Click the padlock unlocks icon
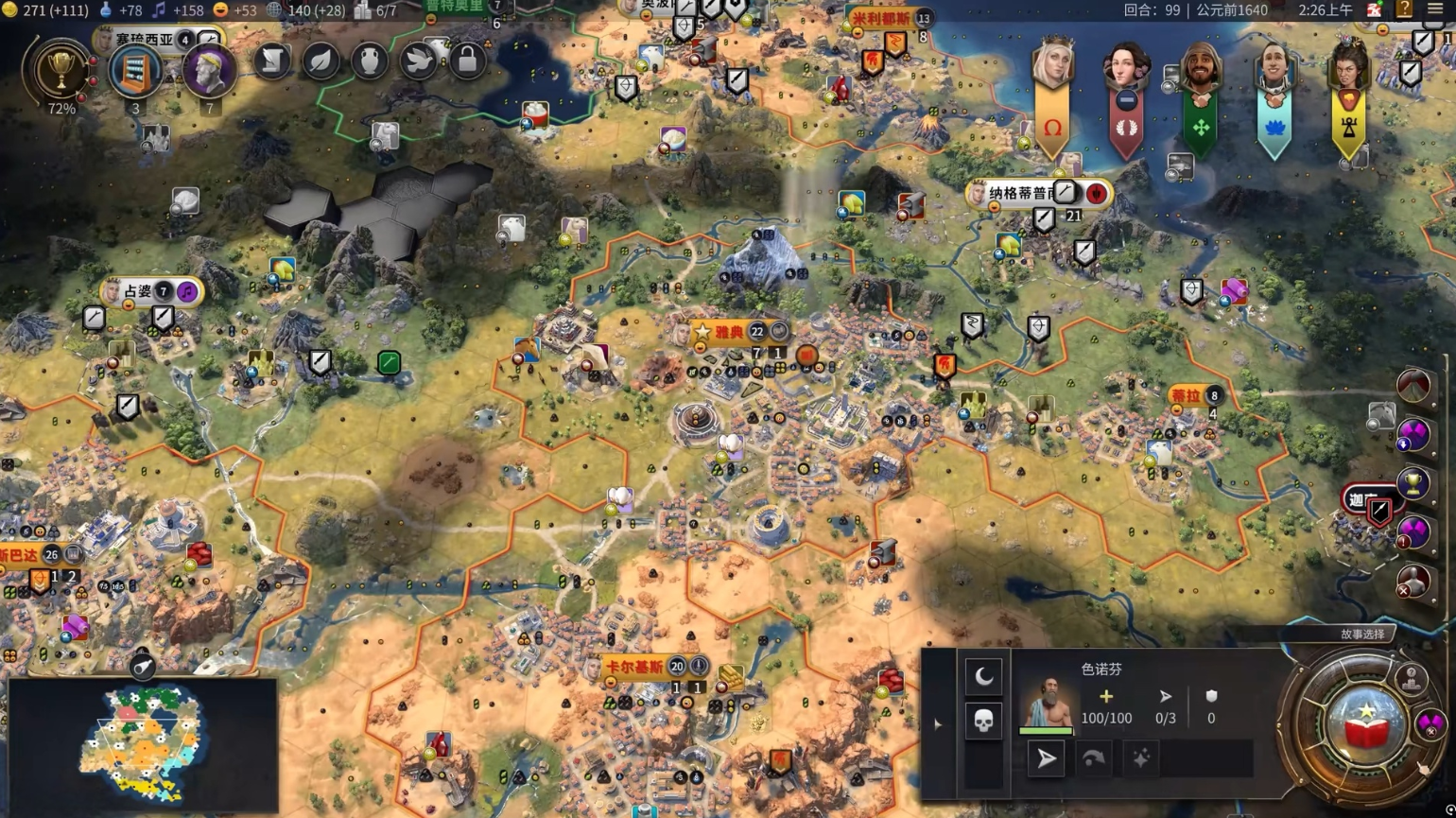This screenshot has width=1456, height=818. (467, 61)
